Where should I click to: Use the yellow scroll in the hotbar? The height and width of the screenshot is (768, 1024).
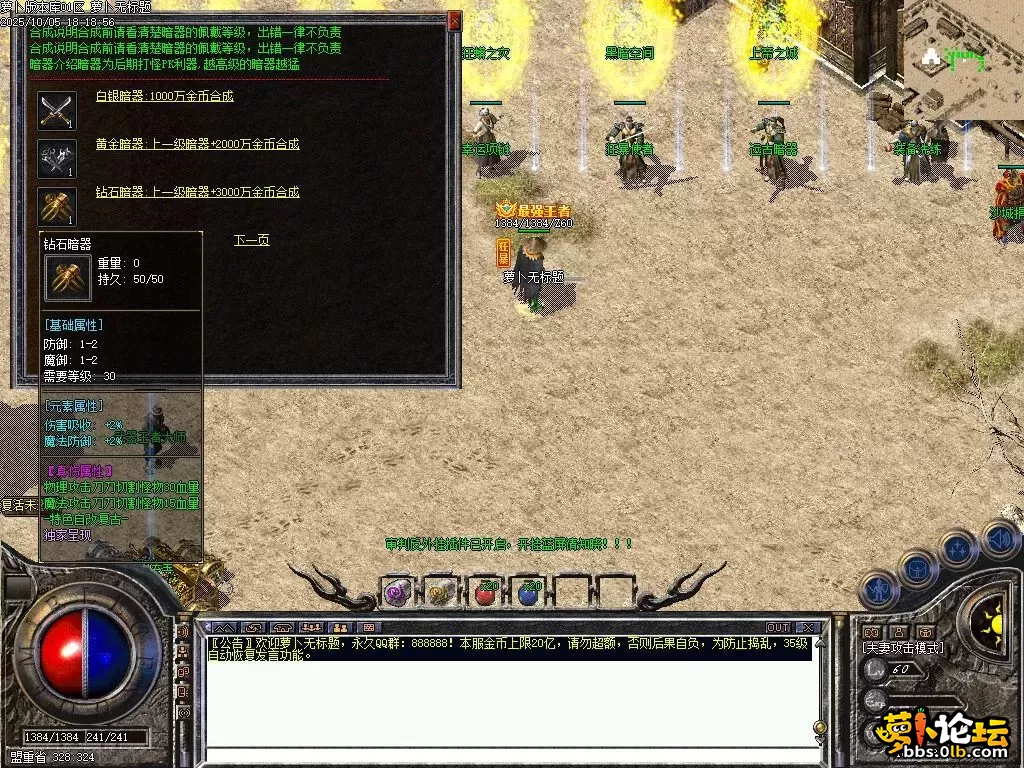[x=441, y=593]
